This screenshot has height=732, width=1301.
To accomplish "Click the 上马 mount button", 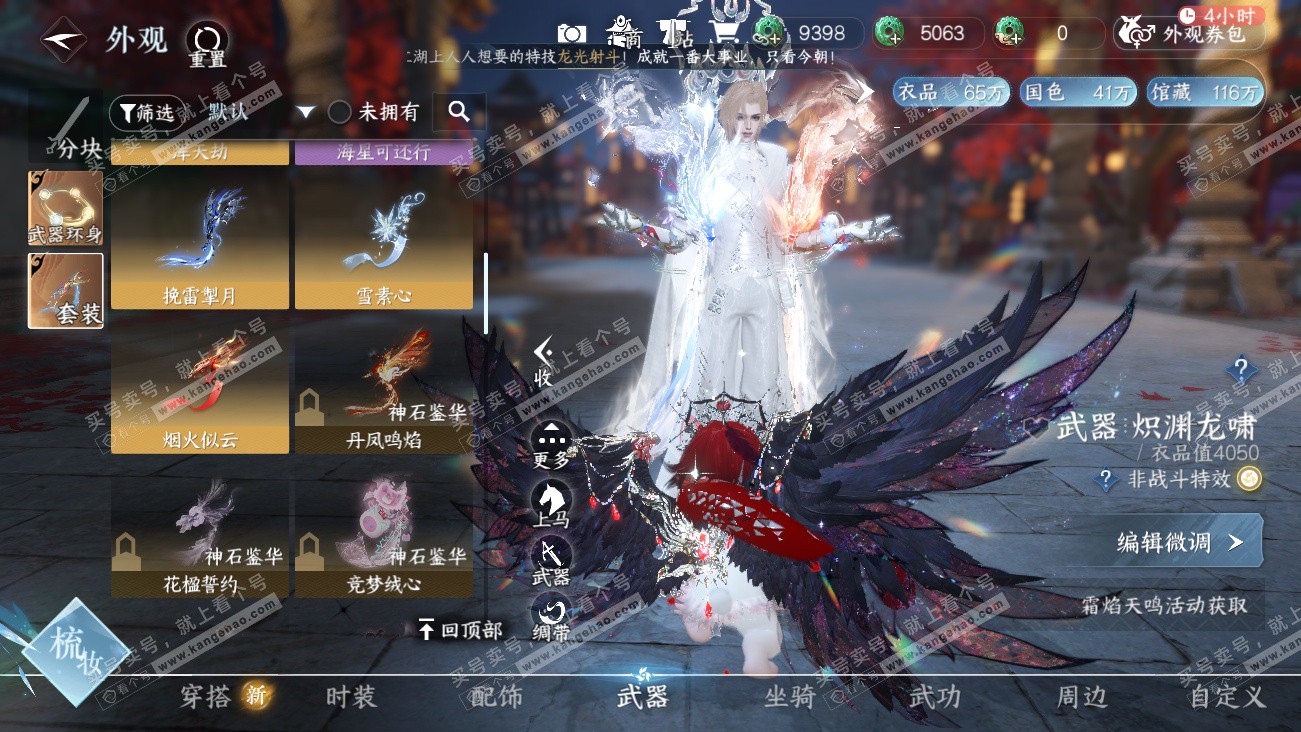I will 551,504.
